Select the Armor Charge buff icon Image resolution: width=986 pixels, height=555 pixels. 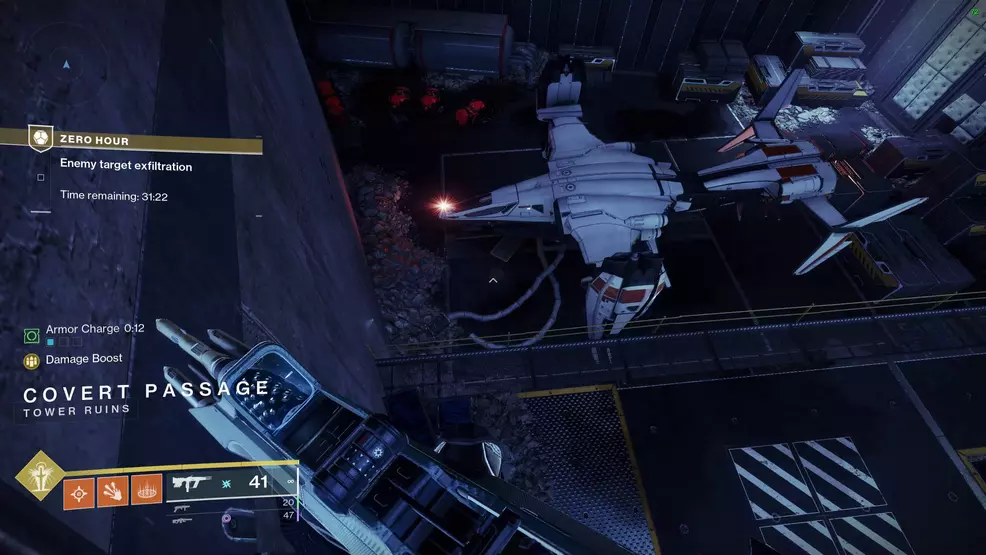[x=31, y=335]
